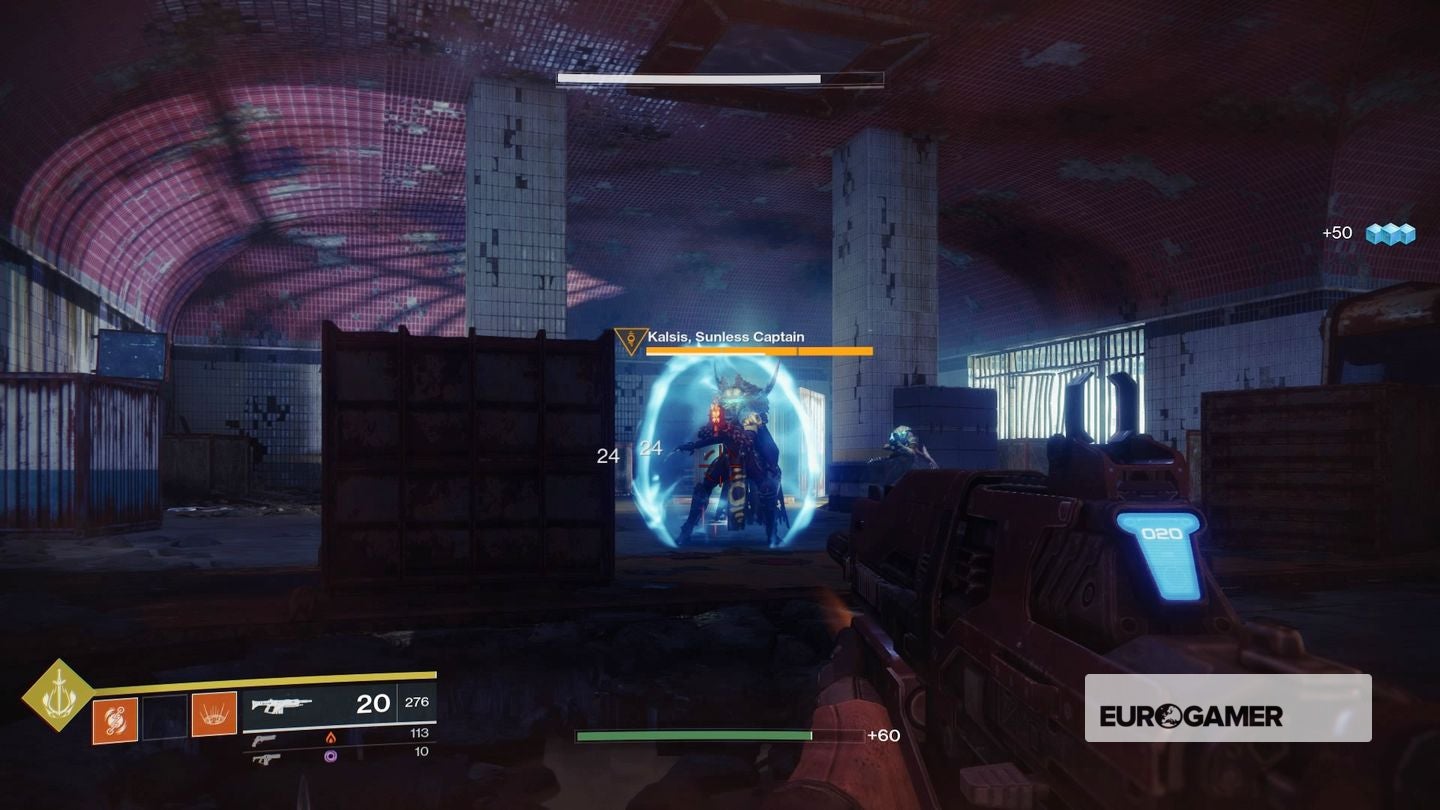Click the Kalsis boss triangle marker
1440x810 pixels.
[629, 340]
